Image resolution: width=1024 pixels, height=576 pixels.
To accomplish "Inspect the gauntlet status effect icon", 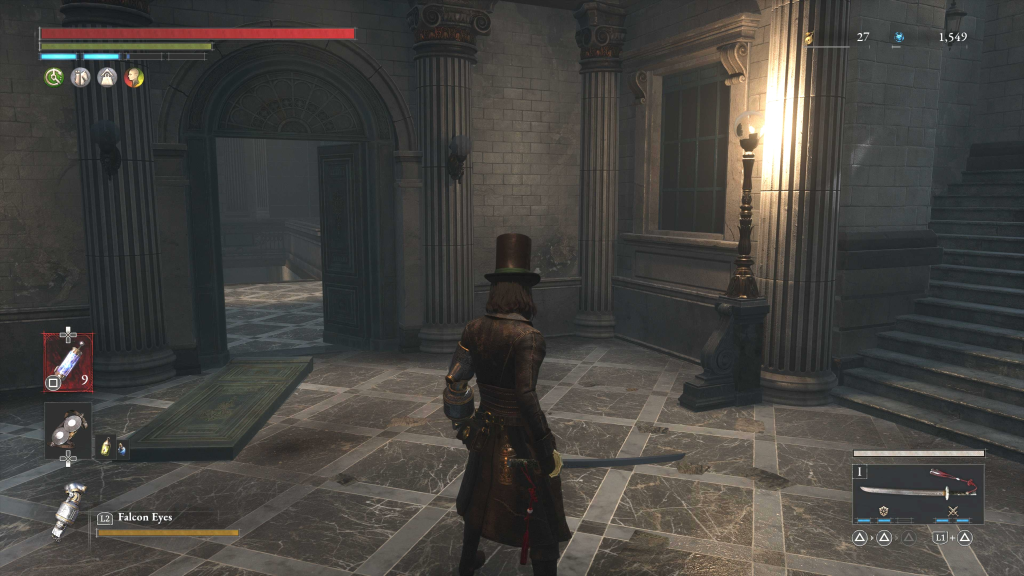I will 80,77.
